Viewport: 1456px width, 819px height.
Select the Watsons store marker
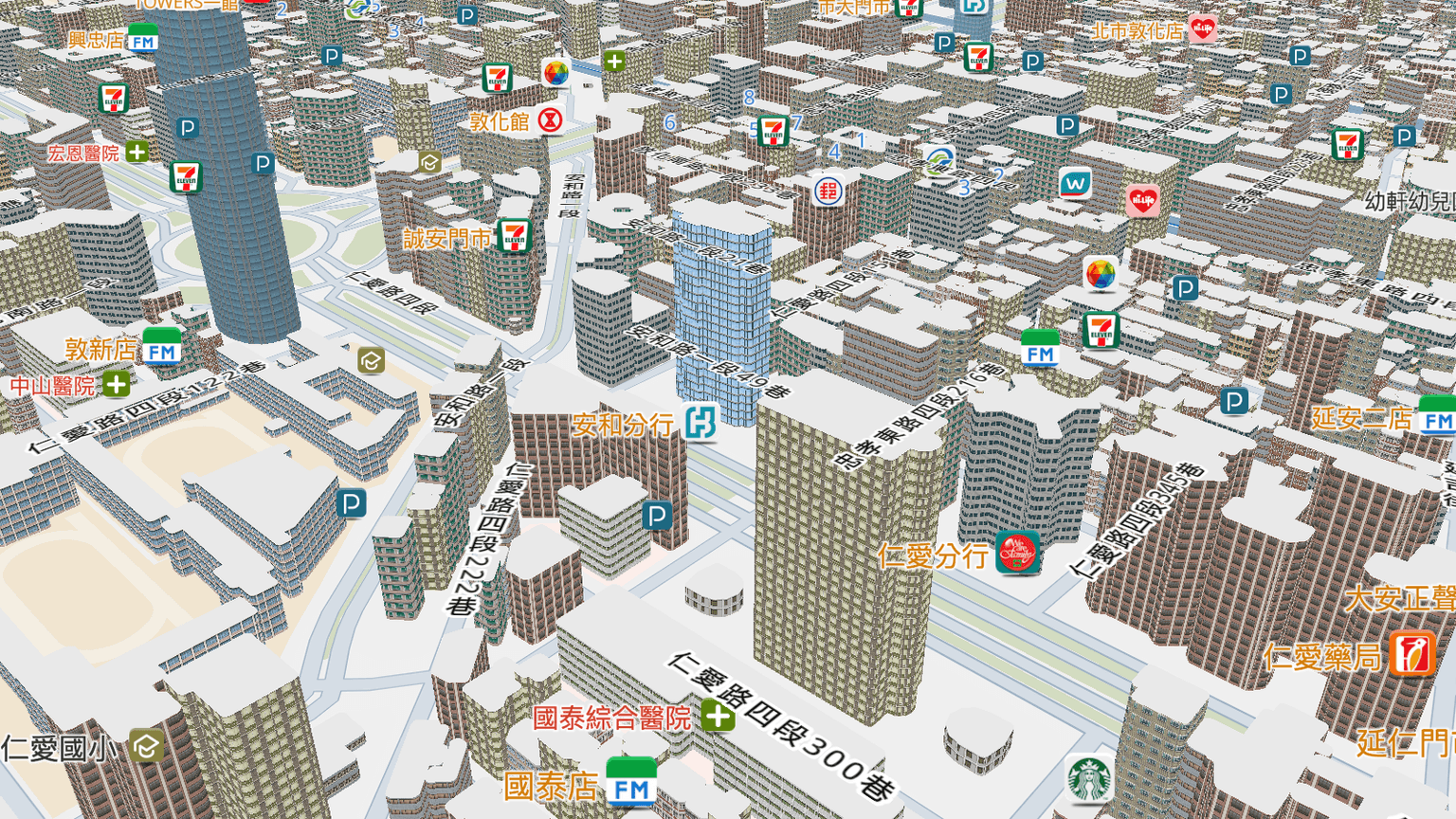(1075, 182)
